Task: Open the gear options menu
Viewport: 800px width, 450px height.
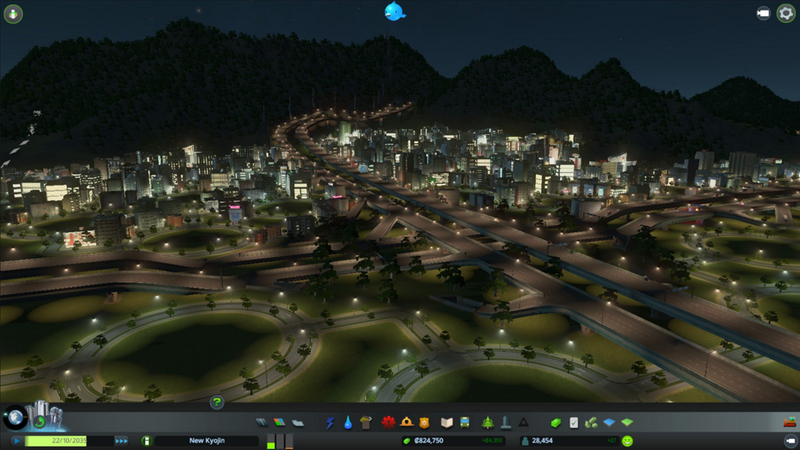Action: pyautogui.click(x=784, y=13)
